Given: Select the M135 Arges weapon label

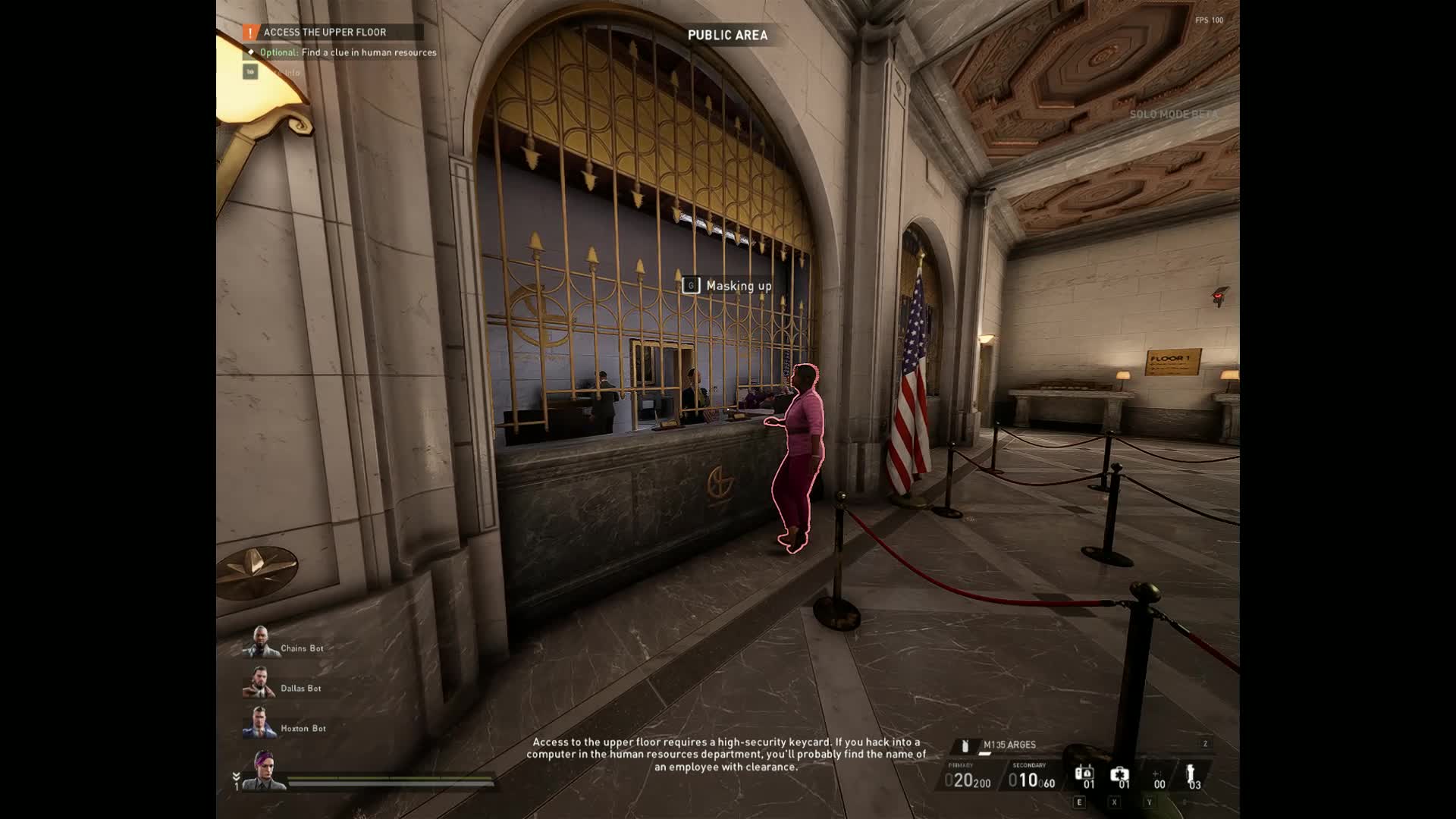Looking at the screenshot, I should coord(1009,745).
